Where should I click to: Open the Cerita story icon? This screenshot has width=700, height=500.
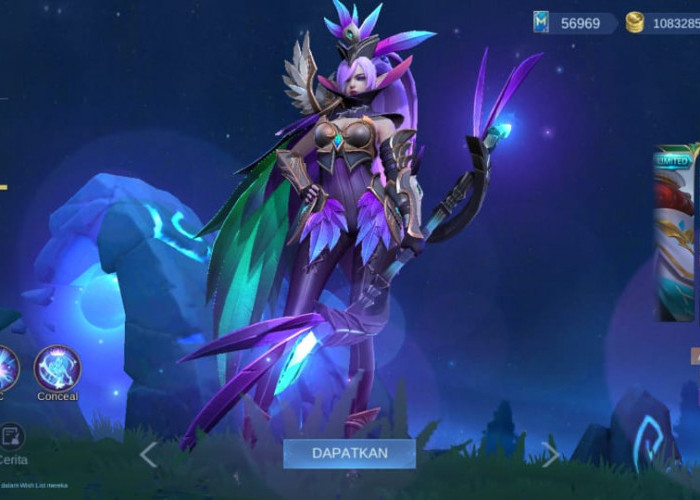pos(12,438)
